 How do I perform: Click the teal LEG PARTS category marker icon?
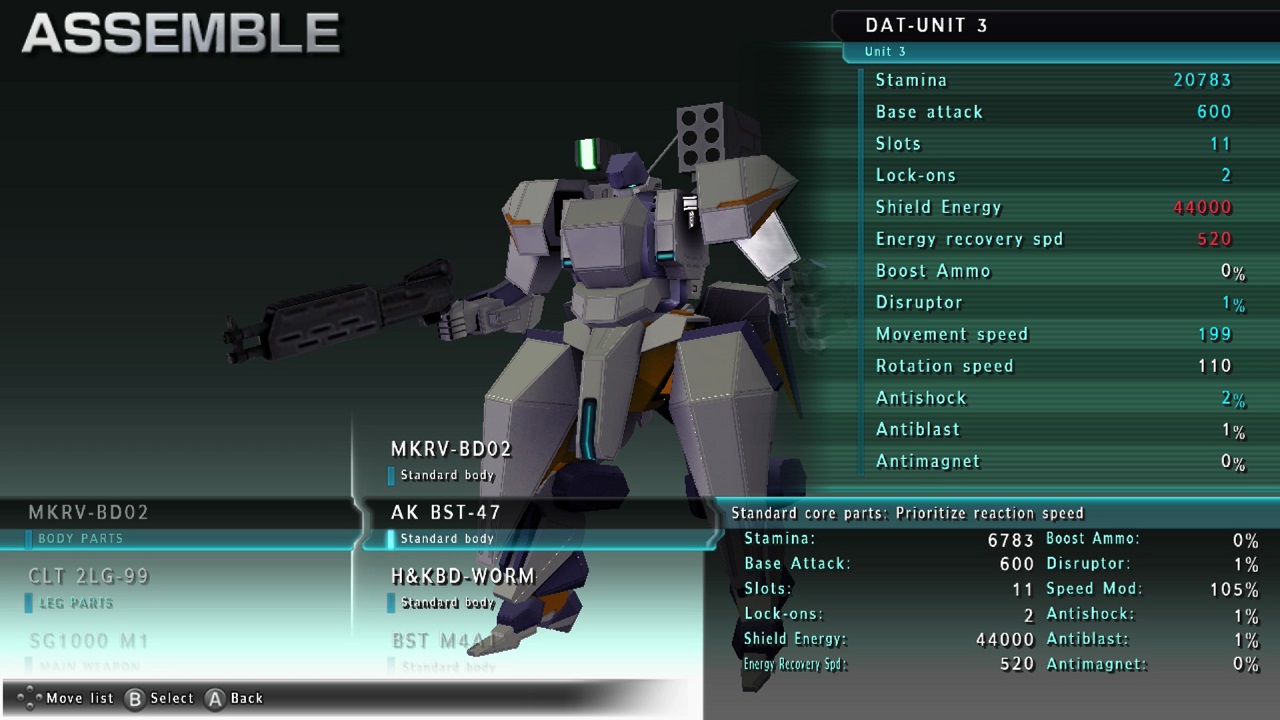point(28,603)
